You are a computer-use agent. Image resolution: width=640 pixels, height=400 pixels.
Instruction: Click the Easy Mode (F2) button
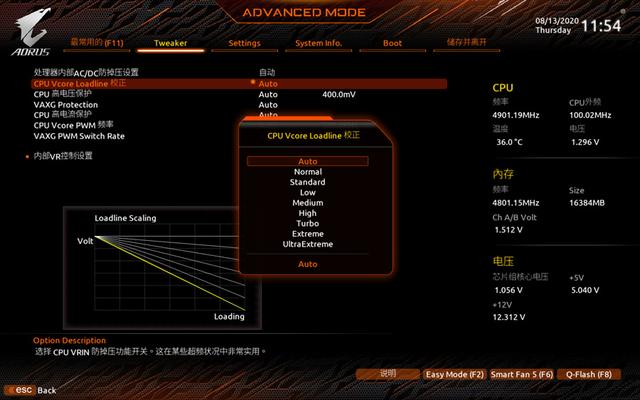click(x=454, y=374)
